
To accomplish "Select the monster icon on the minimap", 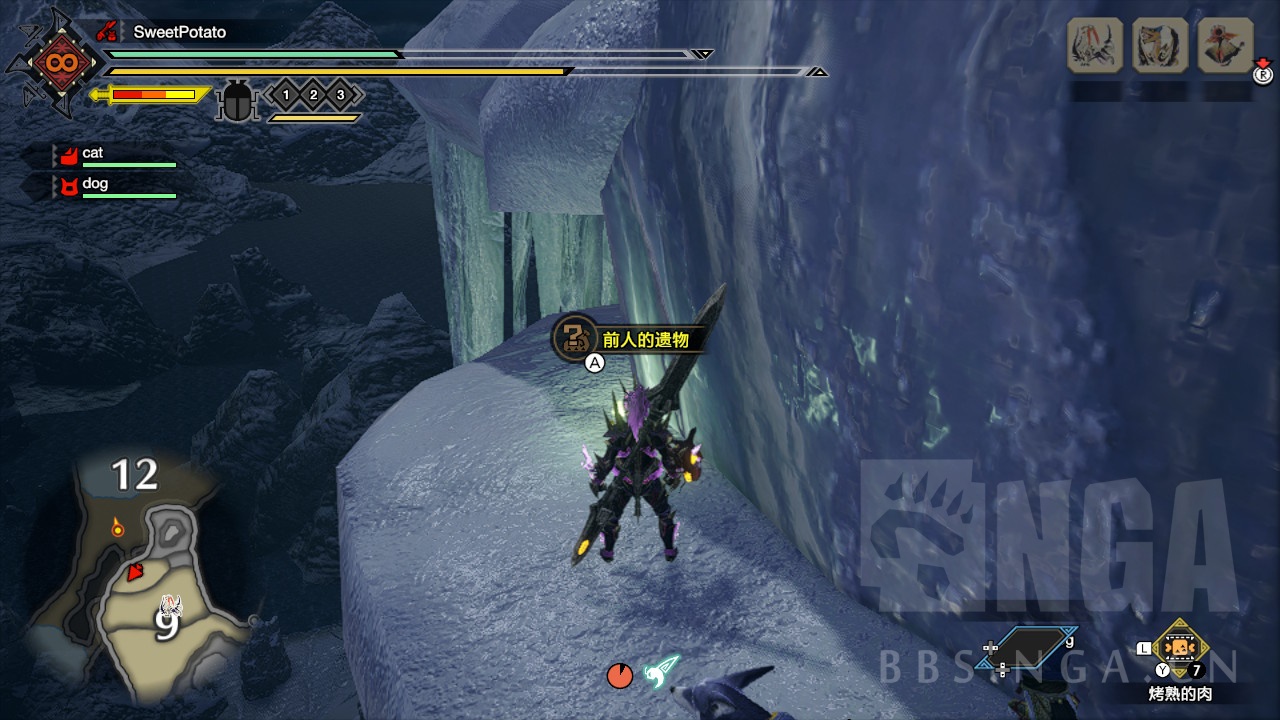I will coord(171,605).
